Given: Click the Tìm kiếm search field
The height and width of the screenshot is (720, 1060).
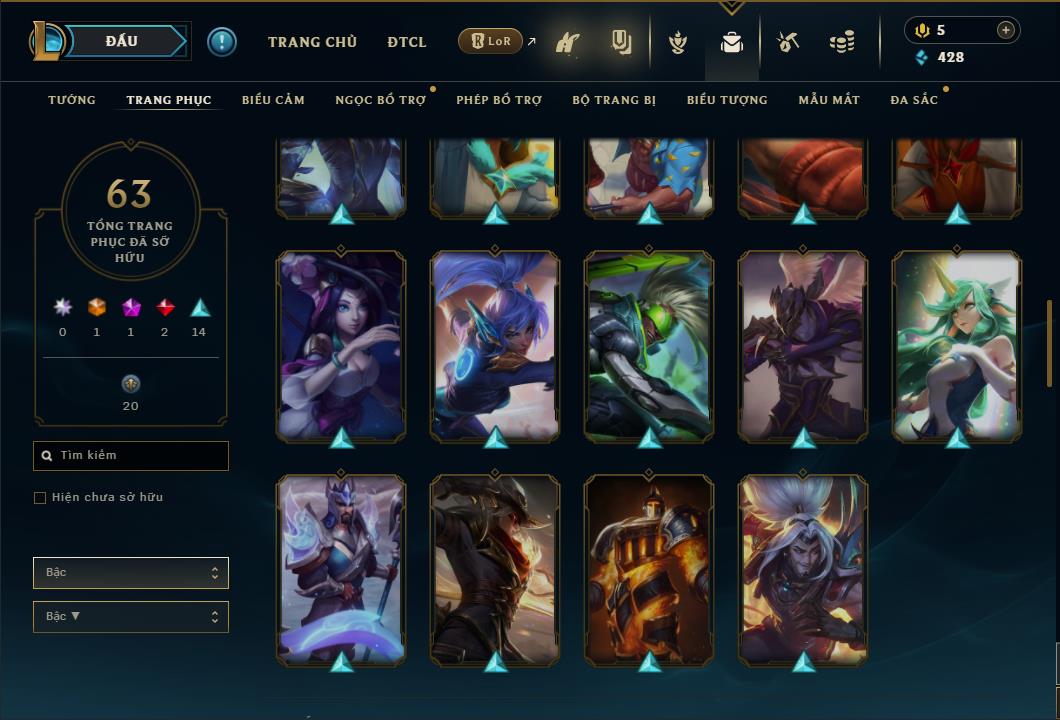Looking at the screenshot, I should (131, 456).
